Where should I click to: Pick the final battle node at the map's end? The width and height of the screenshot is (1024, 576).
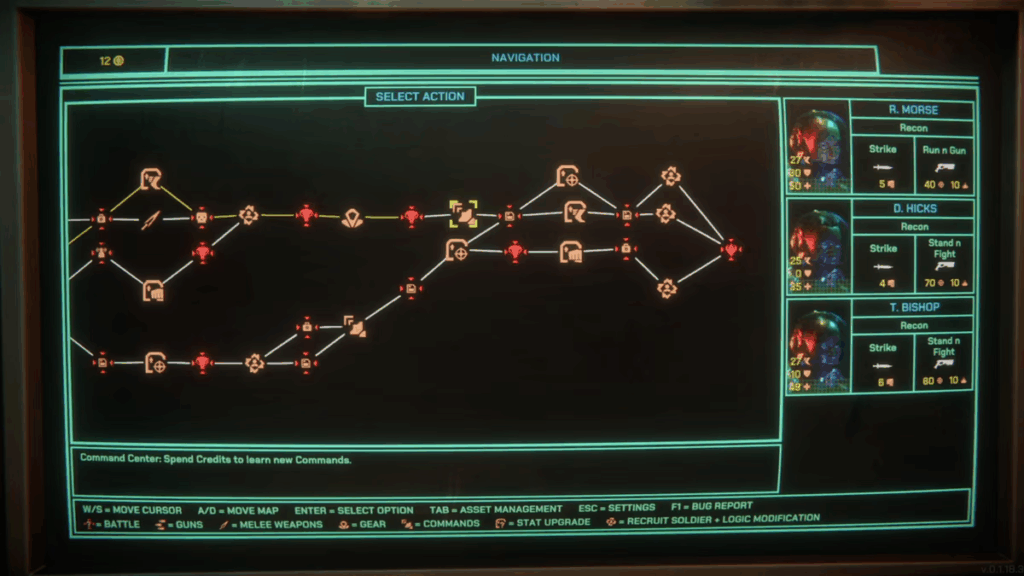pos(731,249)
